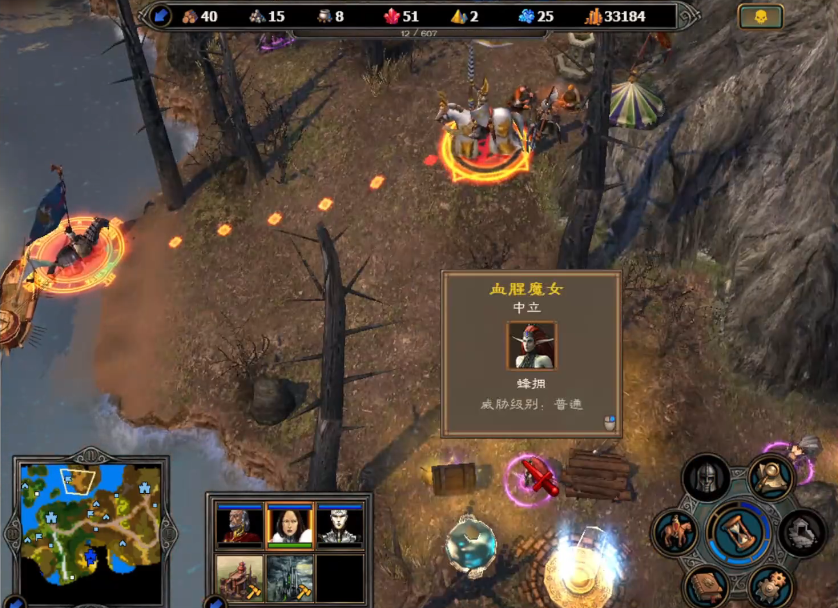Select the red-roofed town thumbnail
Viewport: 838px width, 608px height.
(x=239, y=577)
